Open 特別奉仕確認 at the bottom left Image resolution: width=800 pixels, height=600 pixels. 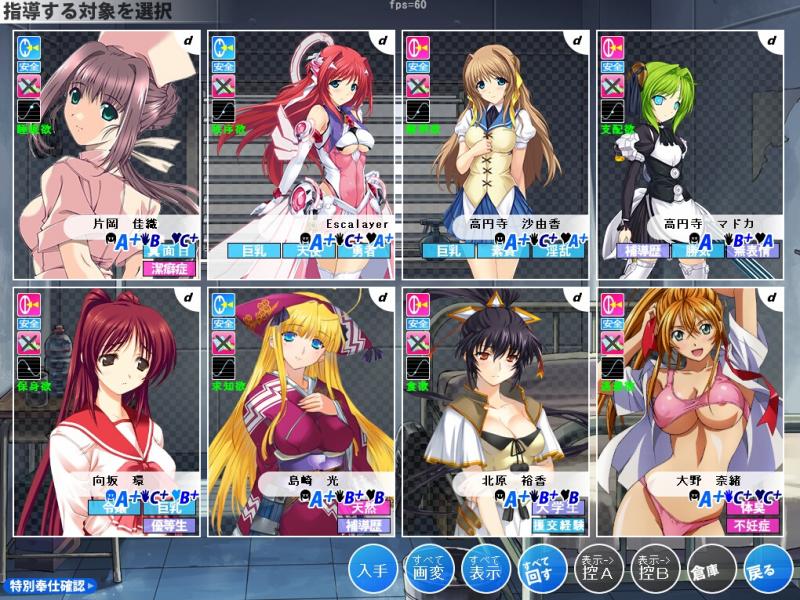click(x=51, y=585)
